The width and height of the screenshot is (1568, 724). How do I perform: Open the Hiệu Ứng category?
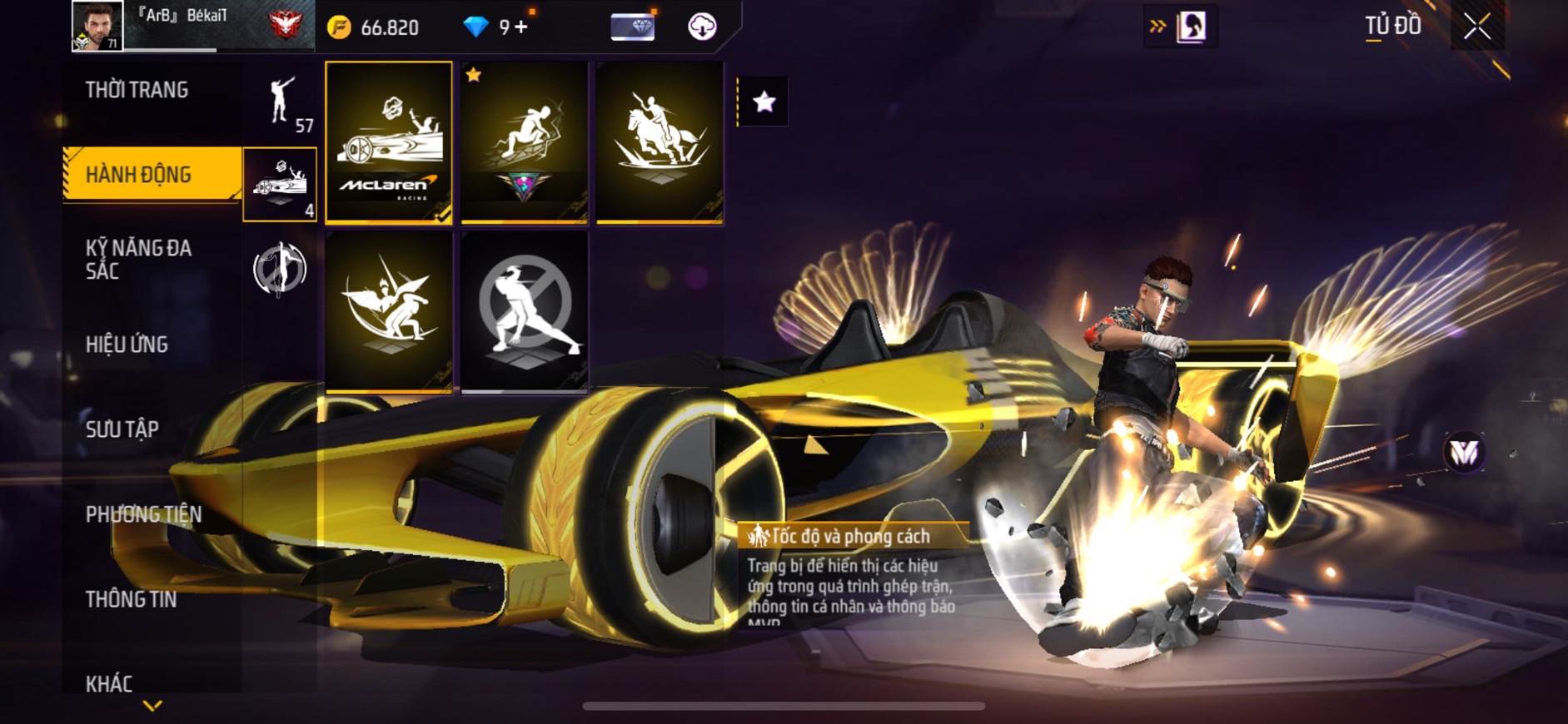(127, 344)
